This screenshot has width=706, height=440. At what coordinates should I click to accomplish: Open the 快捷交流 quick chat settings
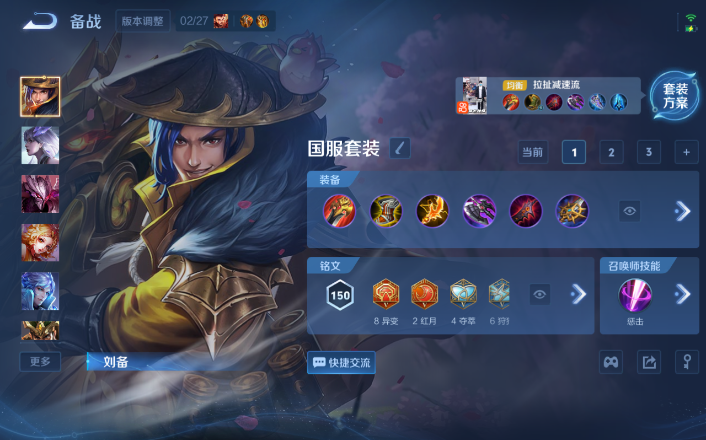(341, 362)
